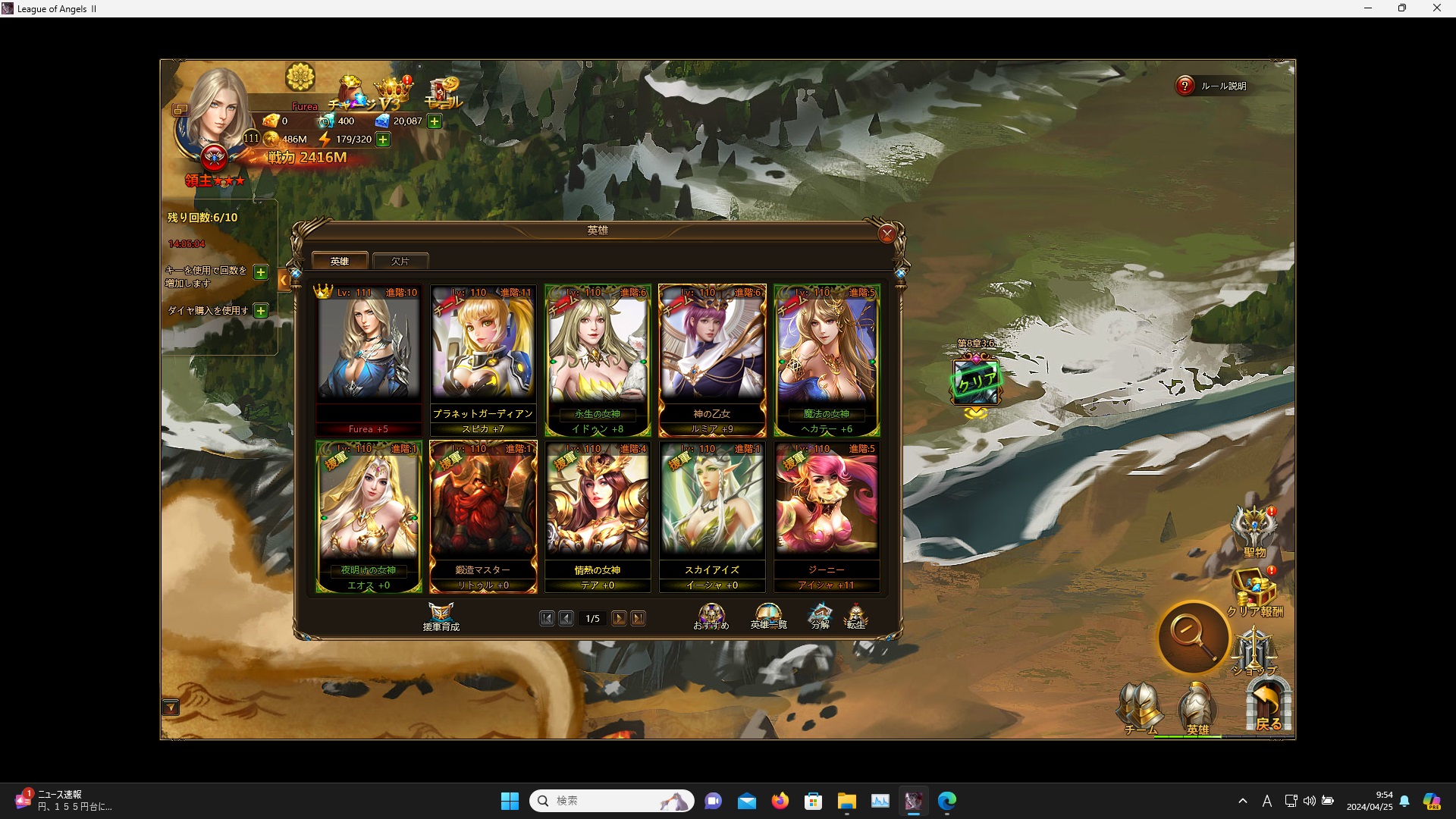Select the 英雄 tab

[x=340, y=260]
